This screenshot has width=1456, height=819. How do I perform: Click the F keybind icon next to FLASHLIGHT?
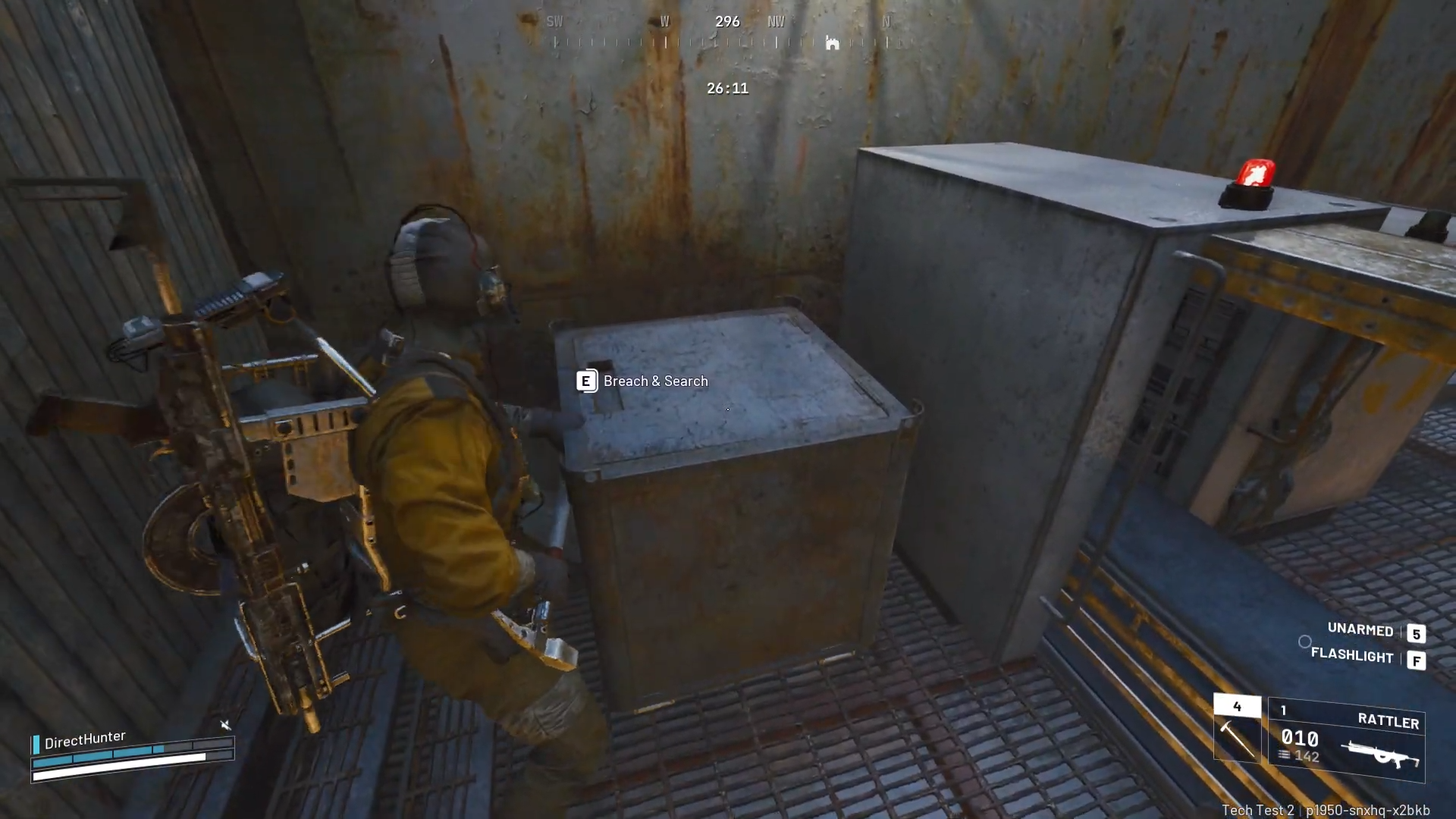pyautogui.click(x=1417, y=659)
